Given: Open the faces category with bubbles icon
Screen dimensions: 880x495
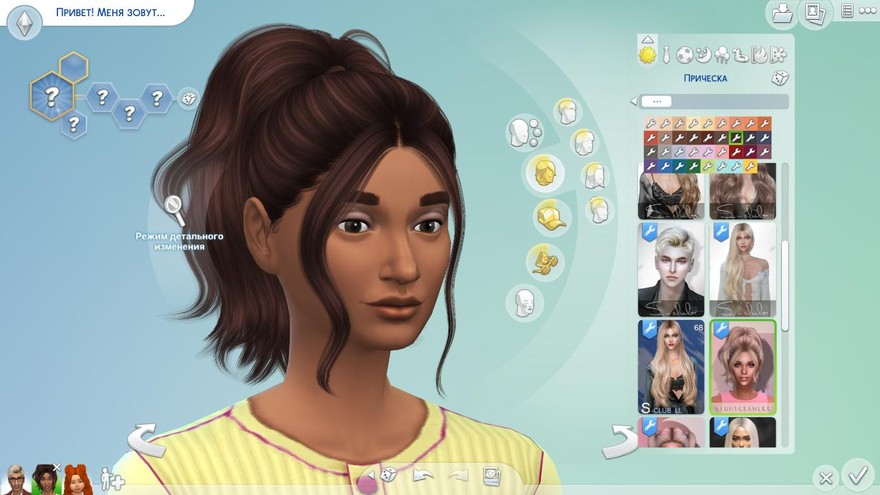Looking at the screenshot, I should pyautogui.click(x=525, y=131).
